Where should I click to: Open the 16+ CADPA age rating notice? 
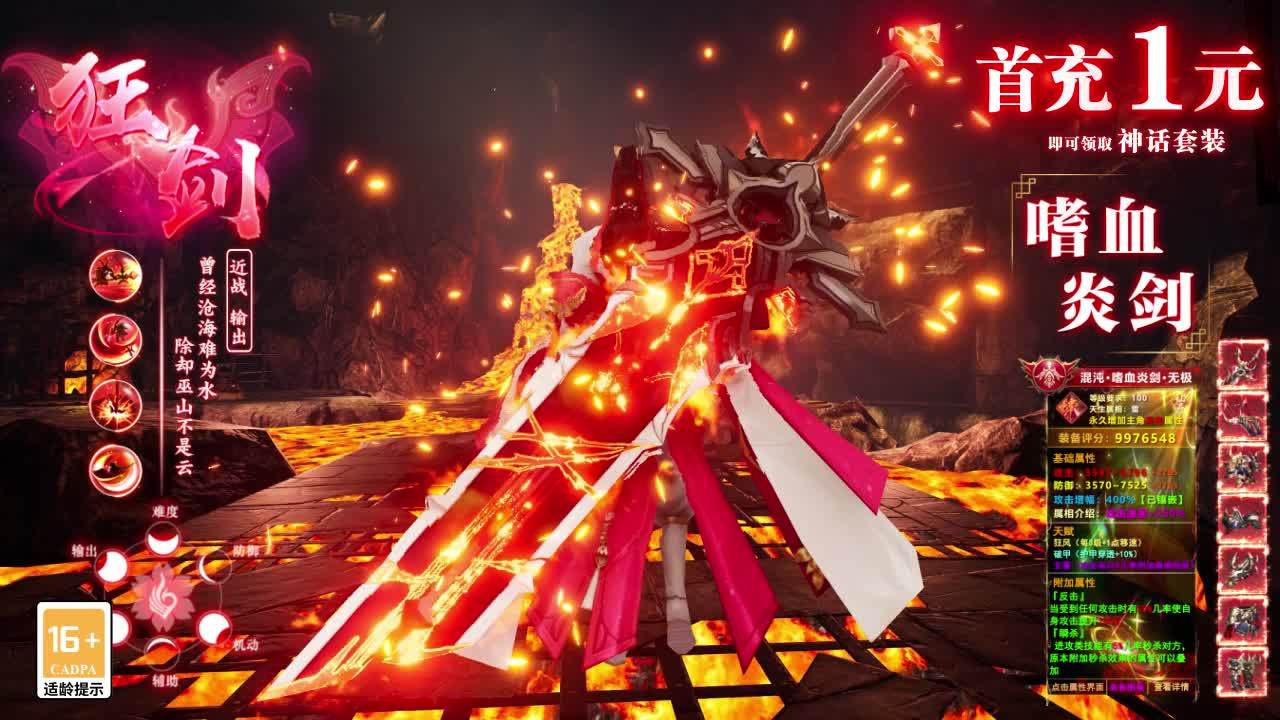coord(73,650)
